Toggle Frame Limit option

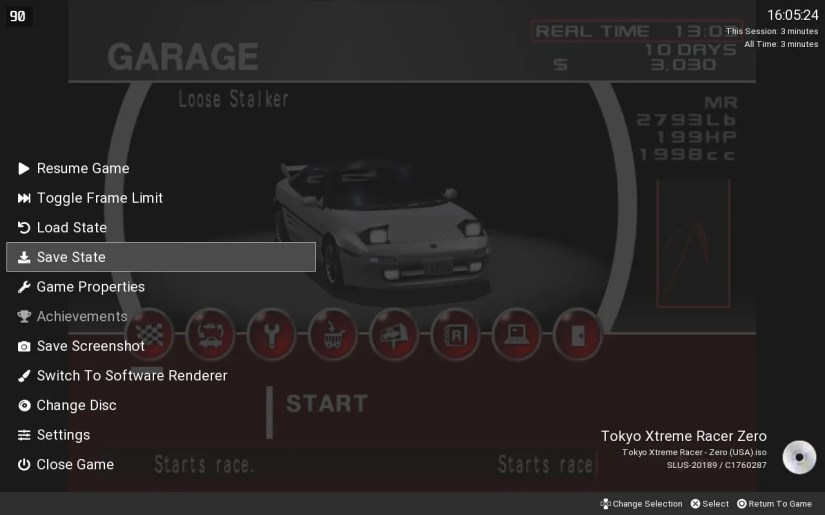[99, 198]
